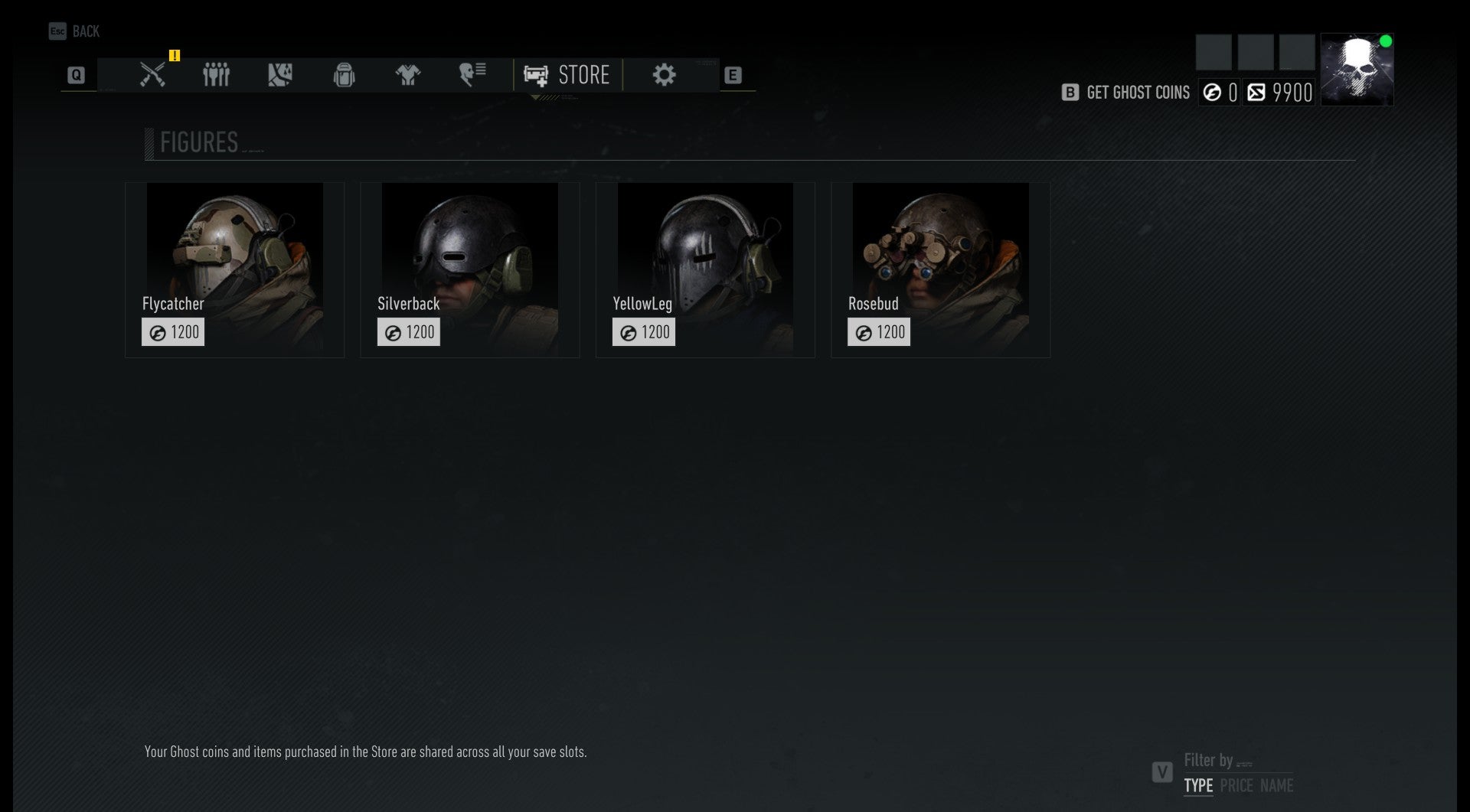Click the BACK button
The width and height of the screenshot is (1470, 812).
[x=75, y=31]
